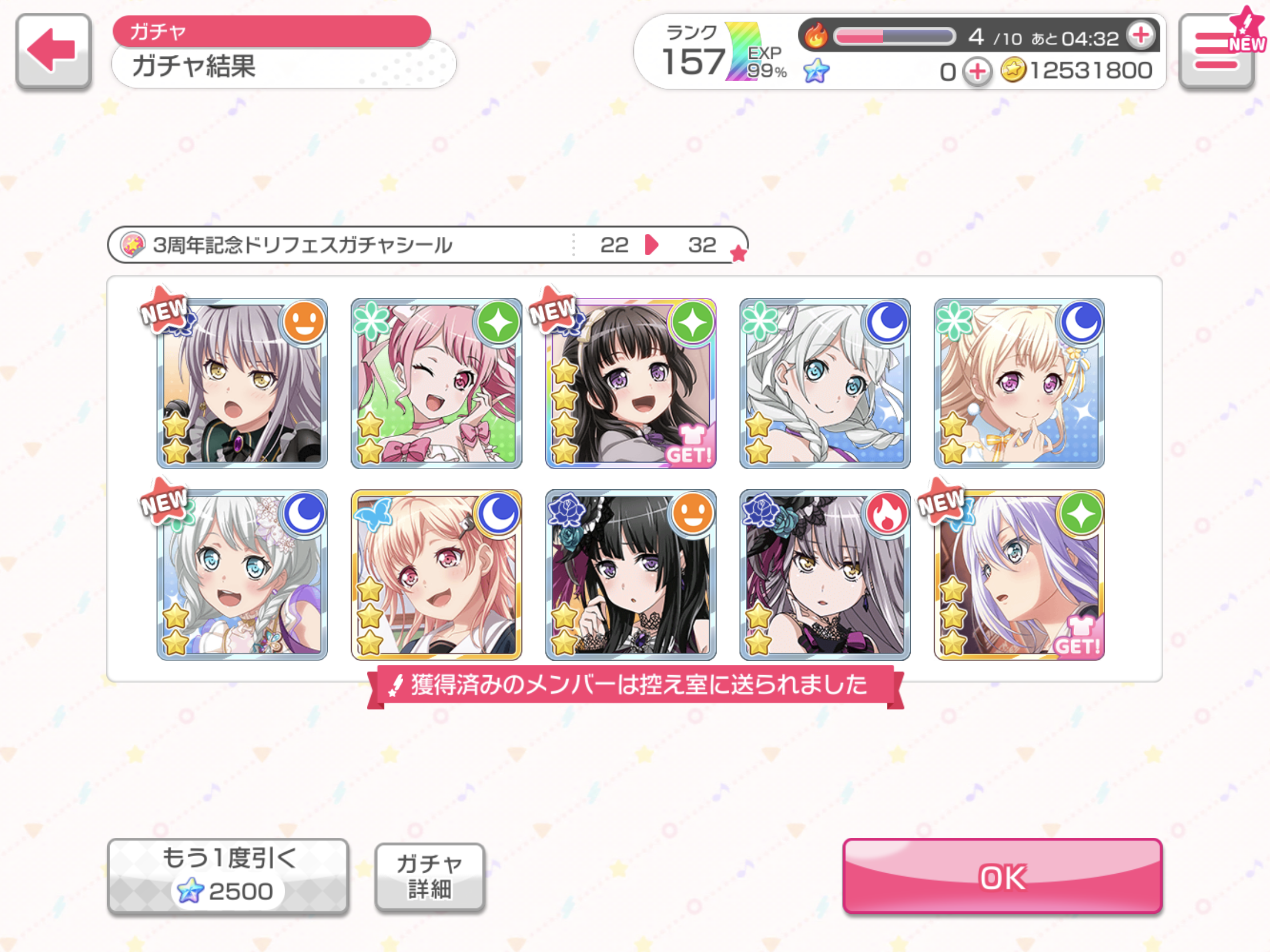The width and height of the screenshot is (1270, 952).
Task: Add stamina with the flame bar plus
Action: pos(1140,35)
